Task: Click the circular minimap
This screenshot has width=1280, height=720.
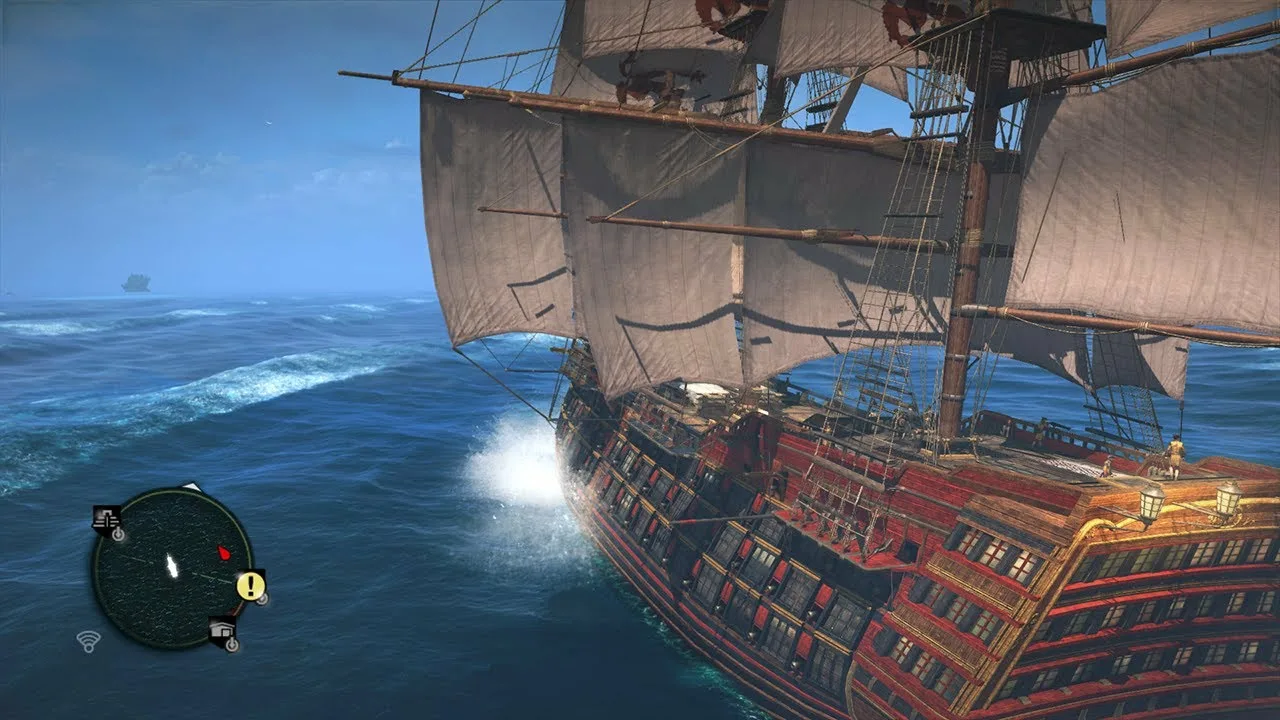Action: pyautogui.click(x=172, y=569)
